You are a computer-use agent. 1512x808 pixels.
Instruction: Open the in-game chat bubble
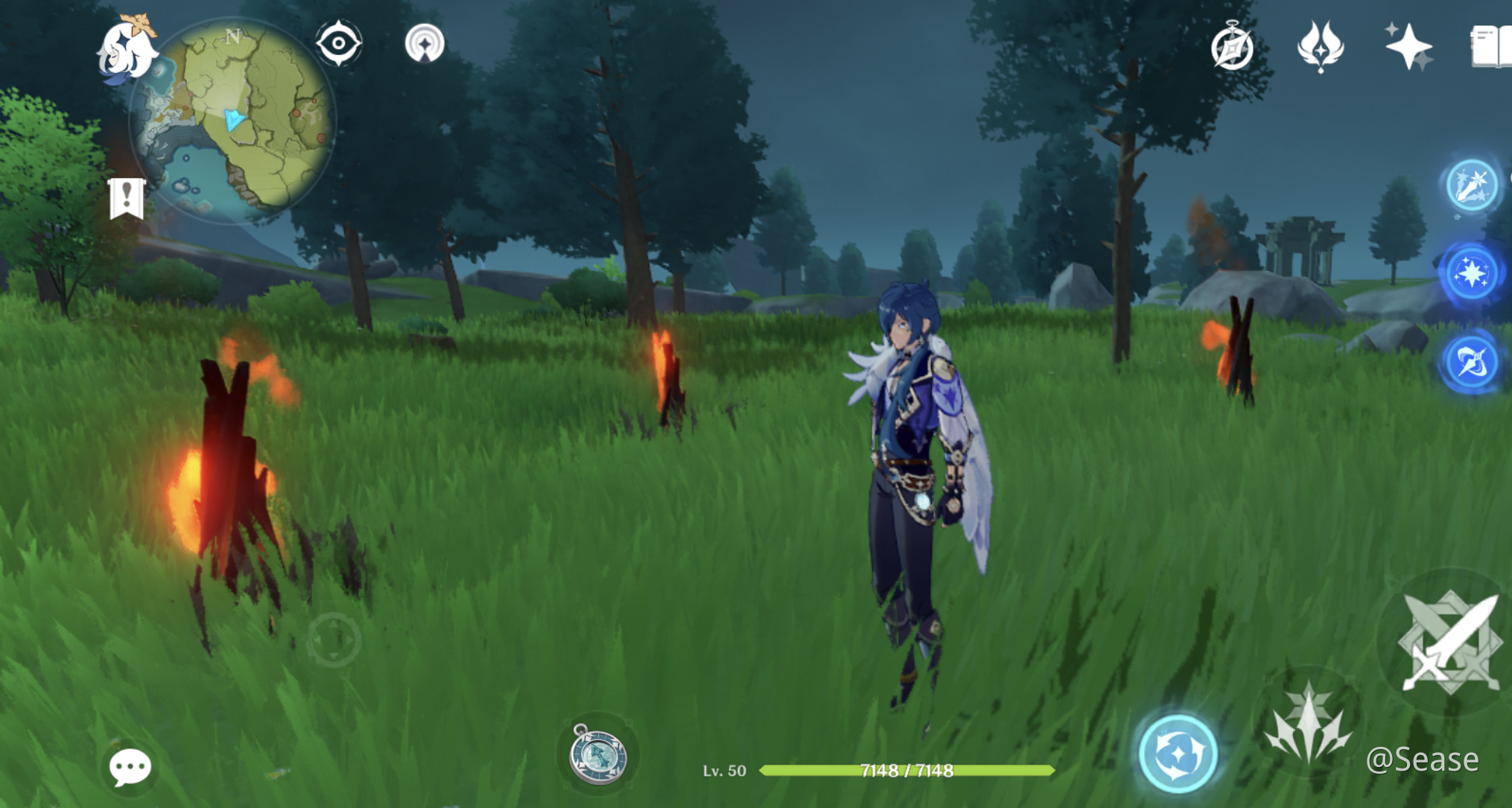point(130,766)
